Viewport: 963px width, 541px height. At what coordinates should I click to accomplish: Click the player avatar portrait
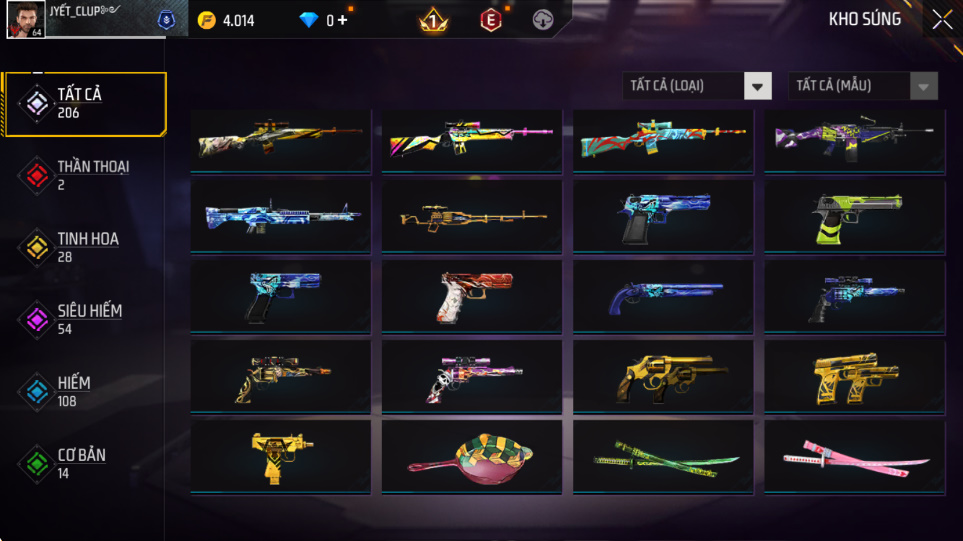(26, 20)
